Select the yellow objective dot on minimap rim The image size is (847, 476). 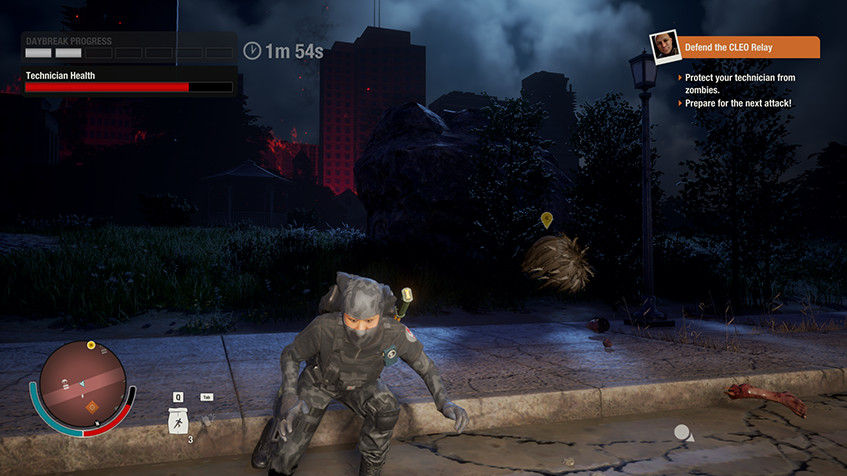[91, 345]
